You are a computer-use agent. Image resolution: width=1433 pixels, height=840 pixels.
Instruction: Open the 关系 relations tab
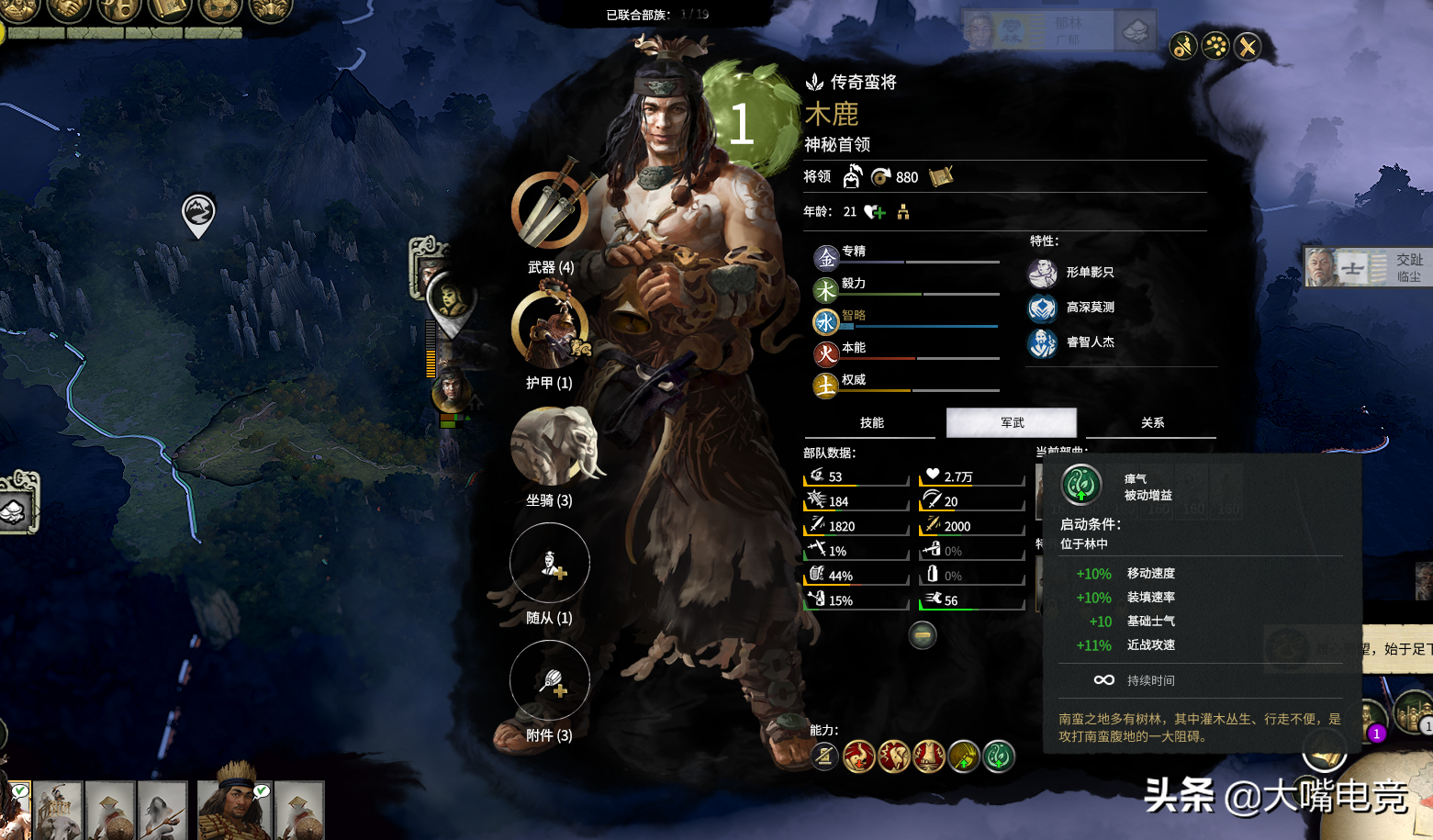coord(1152,423)
